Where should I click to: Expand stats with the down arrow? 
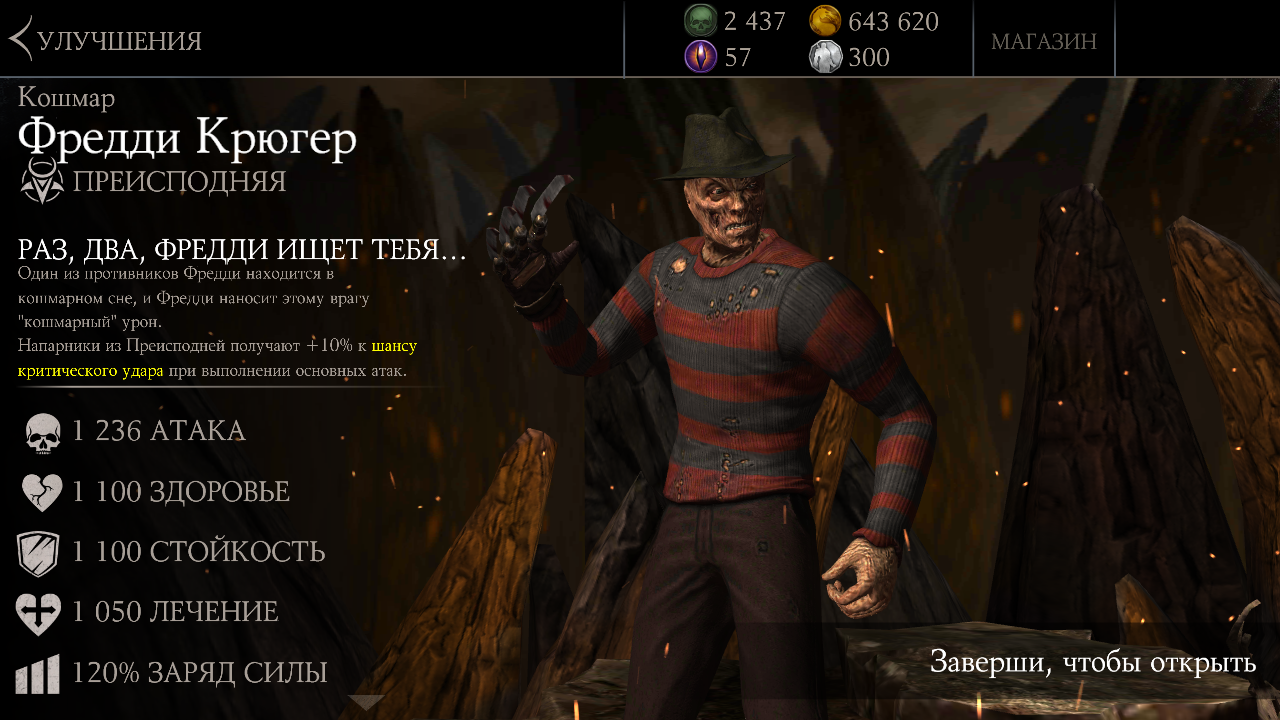[x=366, y=703]
